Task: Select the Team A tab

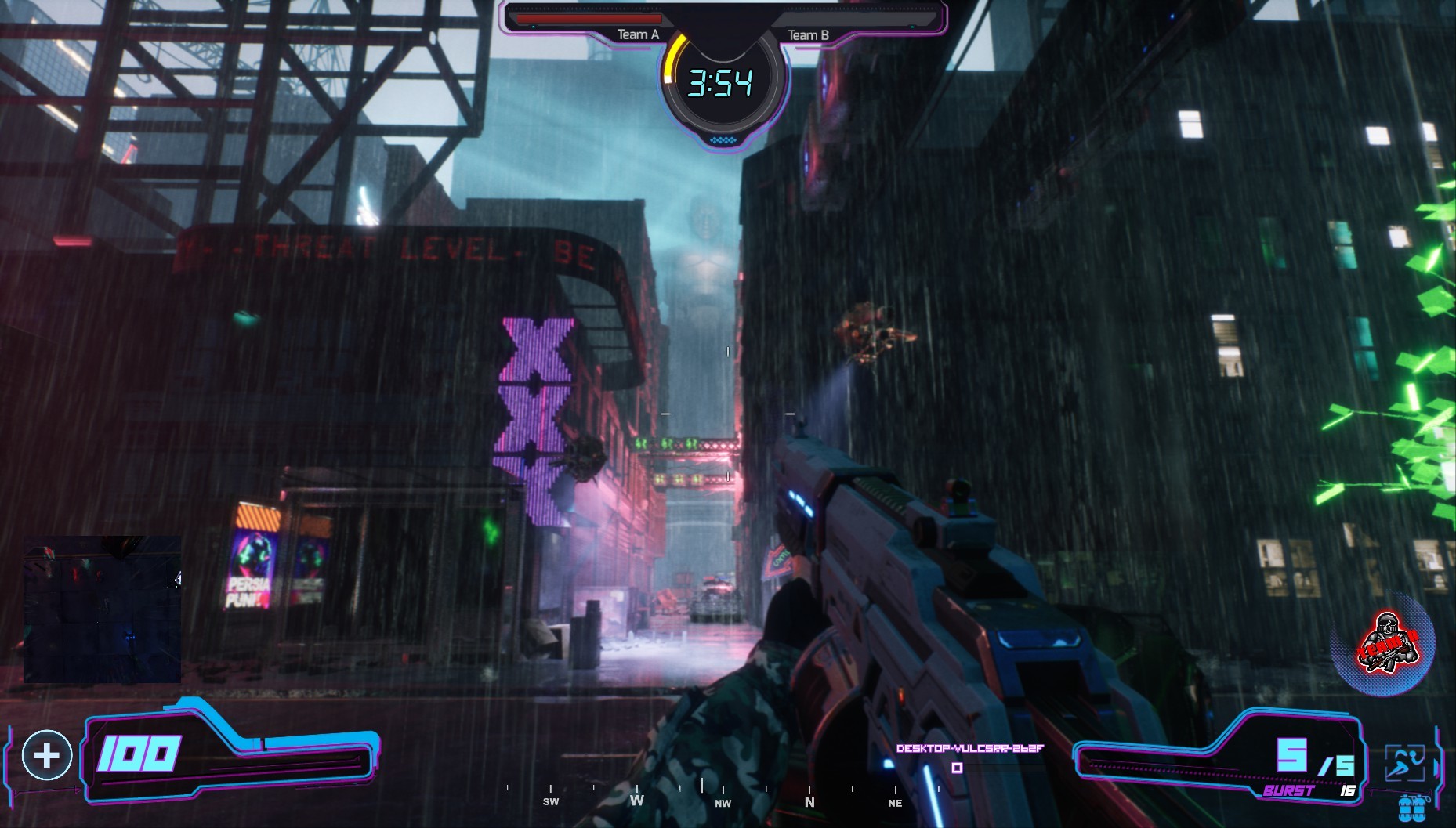Action: [x=638, y=34]
